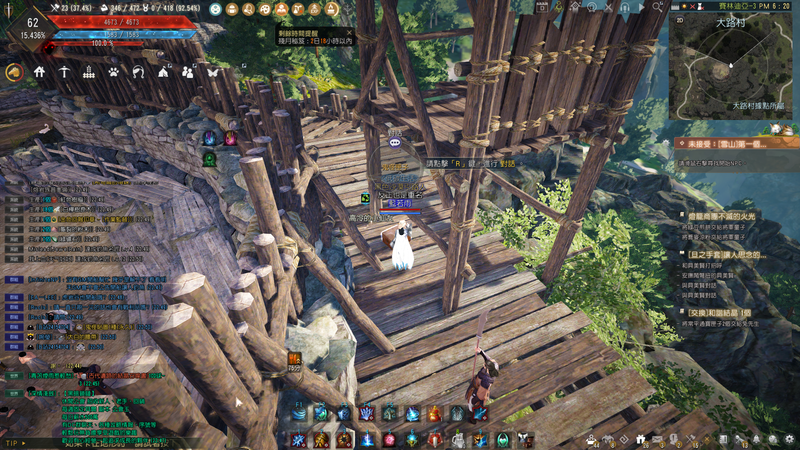Open the pickaxe worker icon
Screen dimensions: 800x450
63,72
